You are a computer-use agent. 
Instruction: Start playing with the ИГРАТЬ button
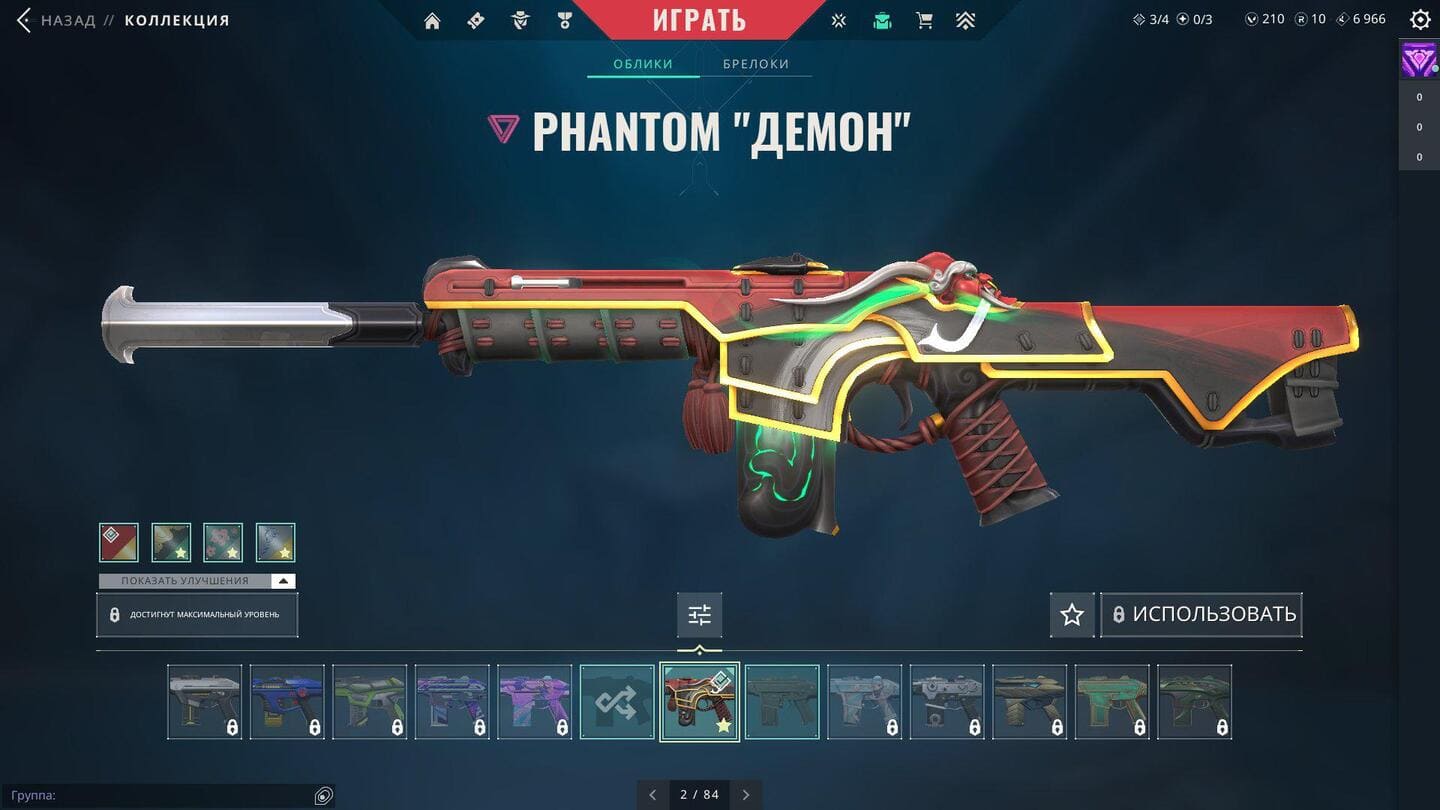click(699, 20)
